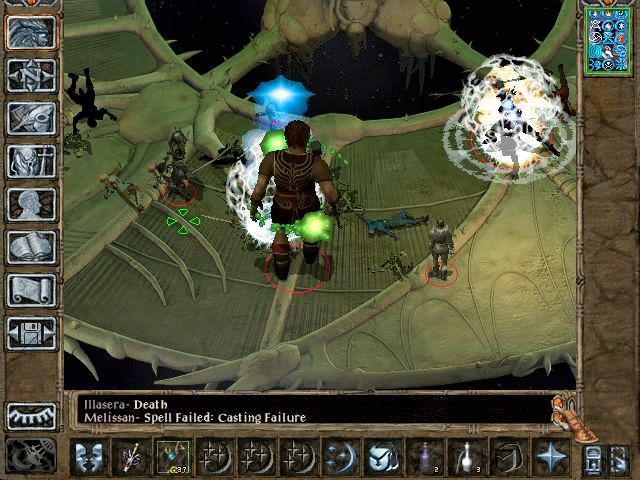Open the mage spellbook
Viewport: 640px width, 480px height.
(31, 246)
